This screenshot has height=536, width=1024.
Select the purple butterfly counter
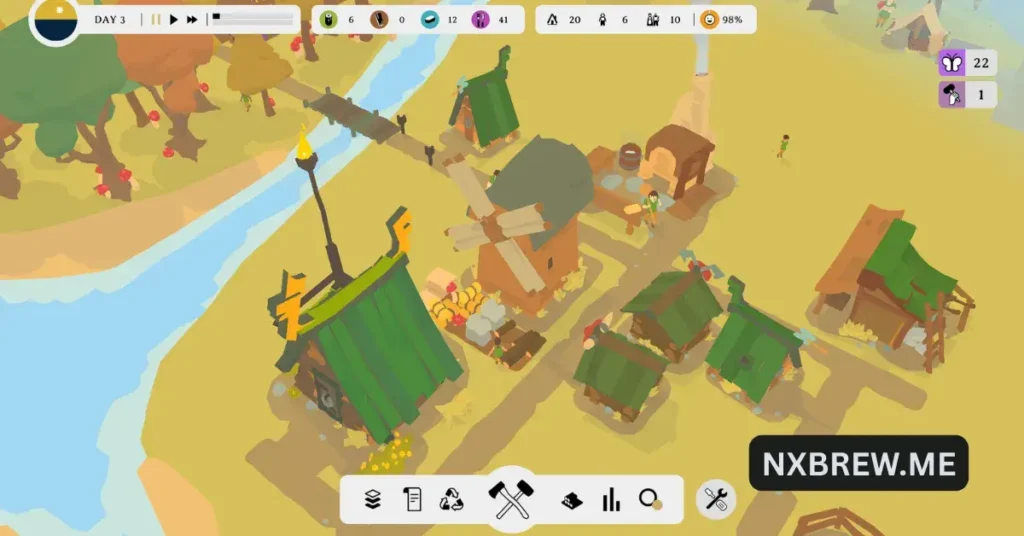tap(951, 63)
